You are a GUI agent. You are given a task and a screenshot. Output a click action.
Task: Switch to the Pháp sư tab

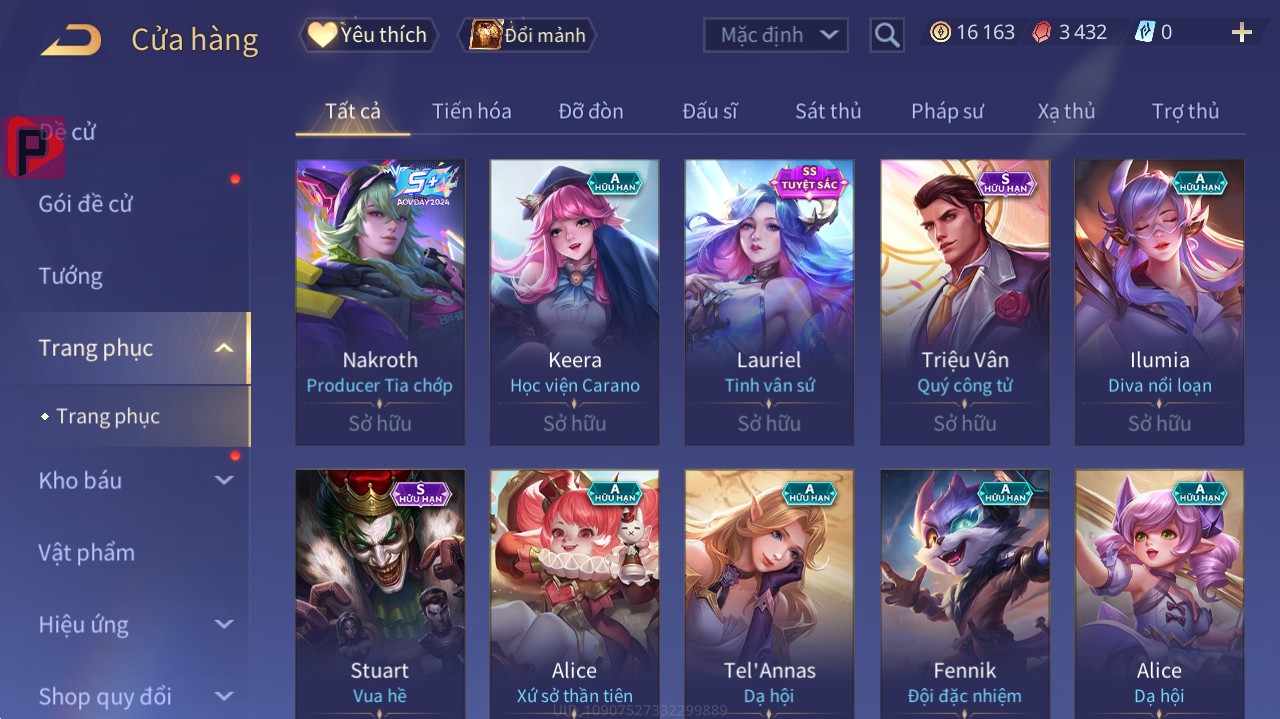947,111
